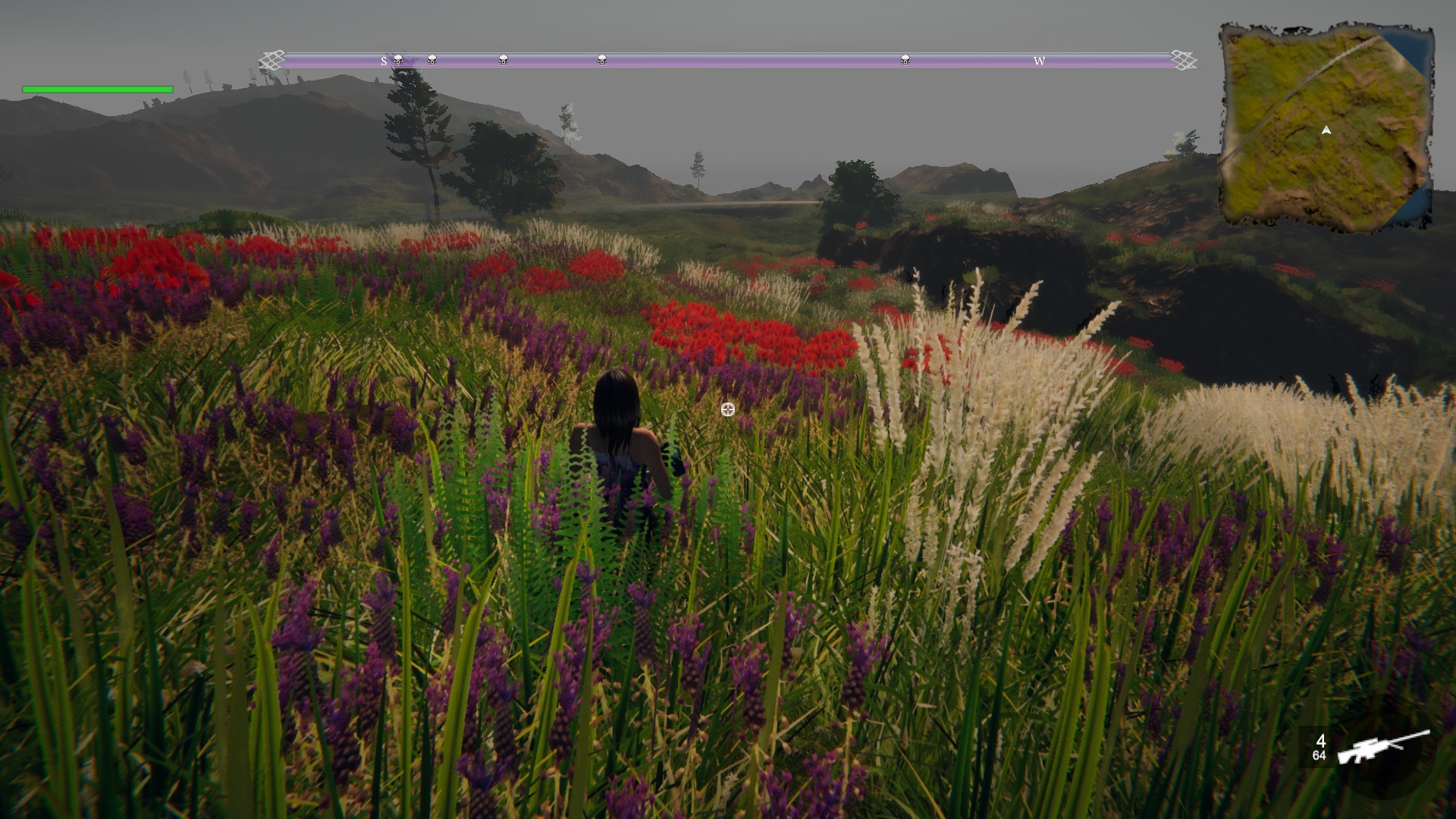This screenshot has height=819, width=1456.
Task: Click the player arrow on the minimap
Action: [x=1326, y=130]
